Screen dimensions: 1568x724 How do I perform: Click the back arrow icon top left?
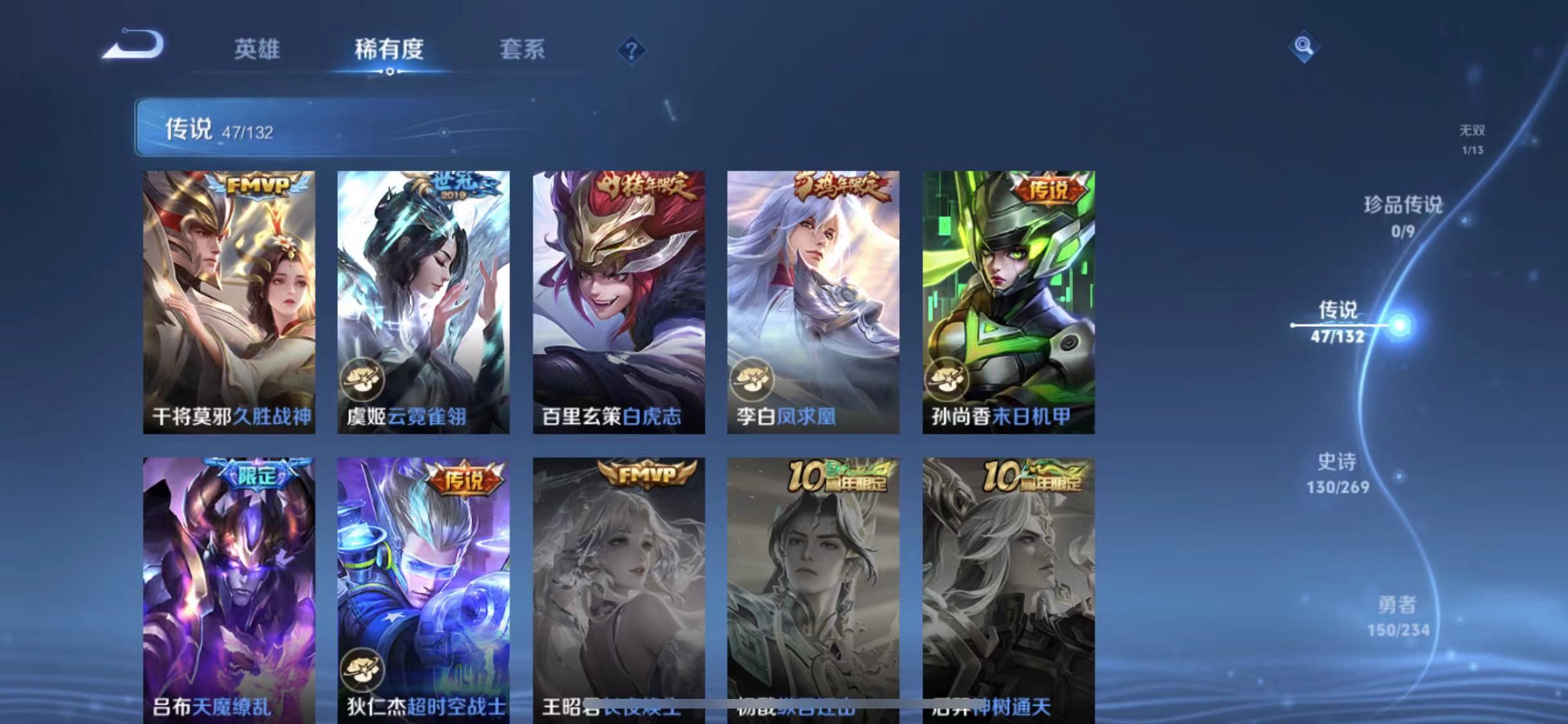tap(132, 43)
